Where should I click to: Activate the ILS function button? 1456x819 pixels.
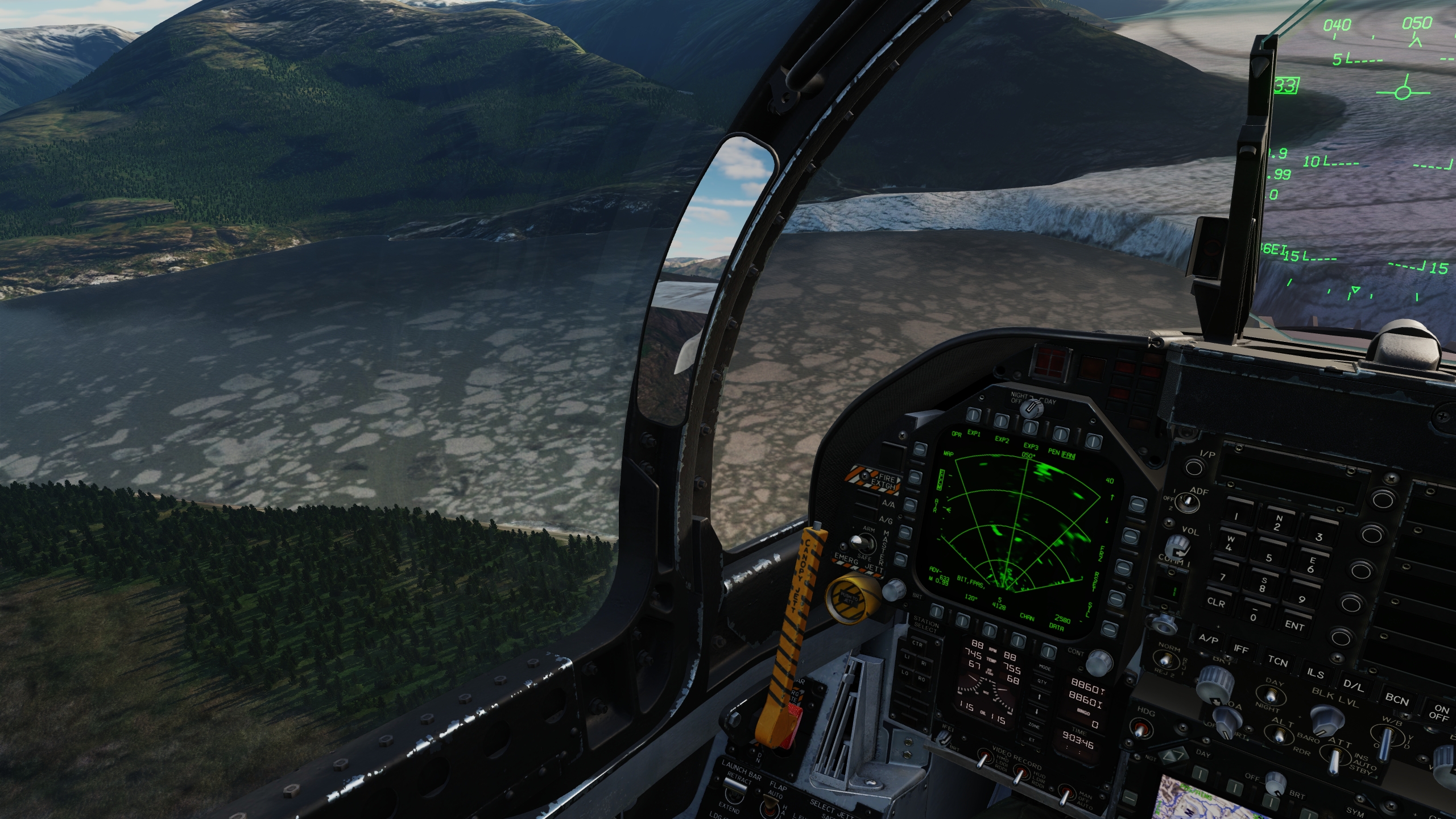[x=1315, y=673]
